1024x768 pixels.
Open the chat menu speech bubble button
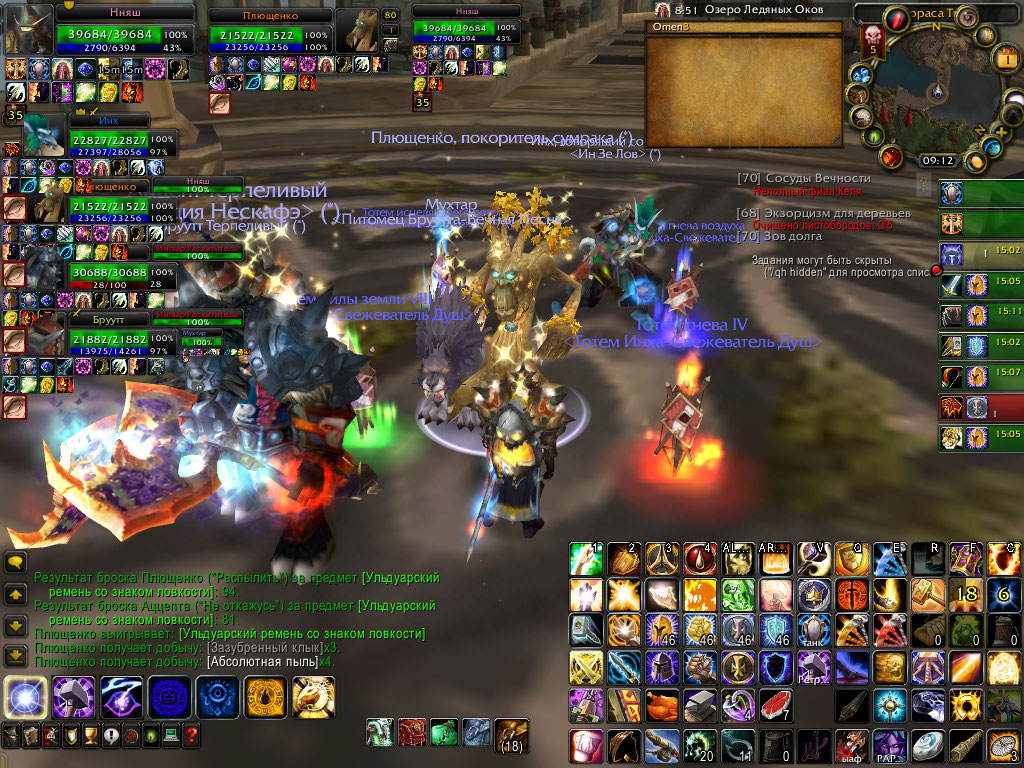[15, 563]
